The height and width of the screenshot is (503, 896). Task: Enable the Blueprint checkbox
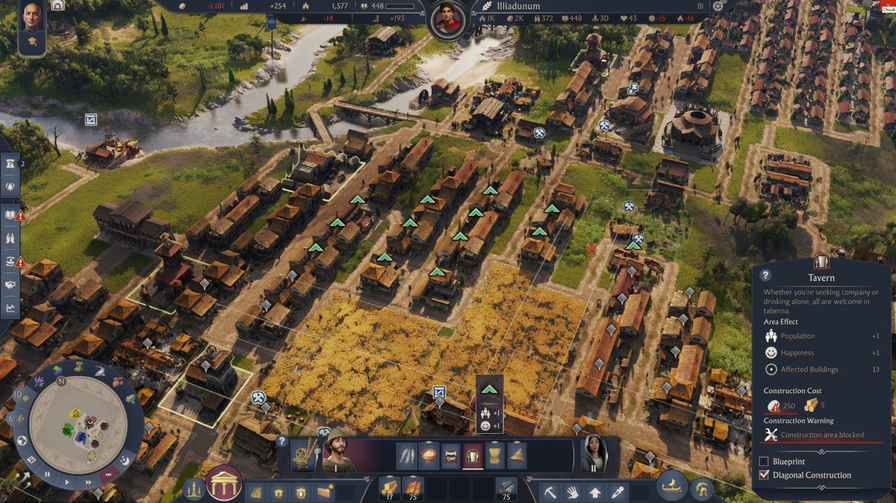(x=765, y=461)
